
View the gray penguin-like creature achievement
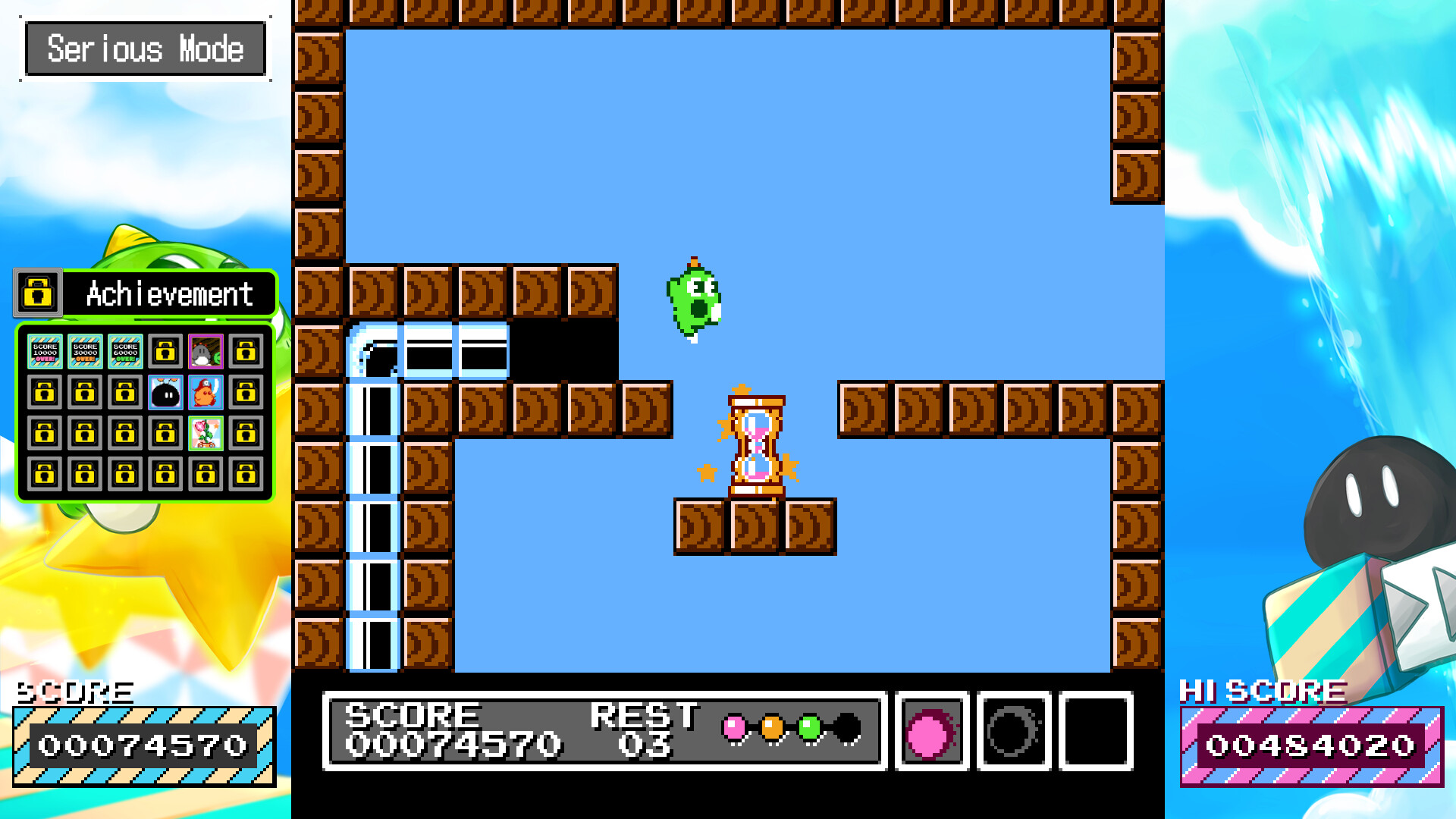coord(206,352)
